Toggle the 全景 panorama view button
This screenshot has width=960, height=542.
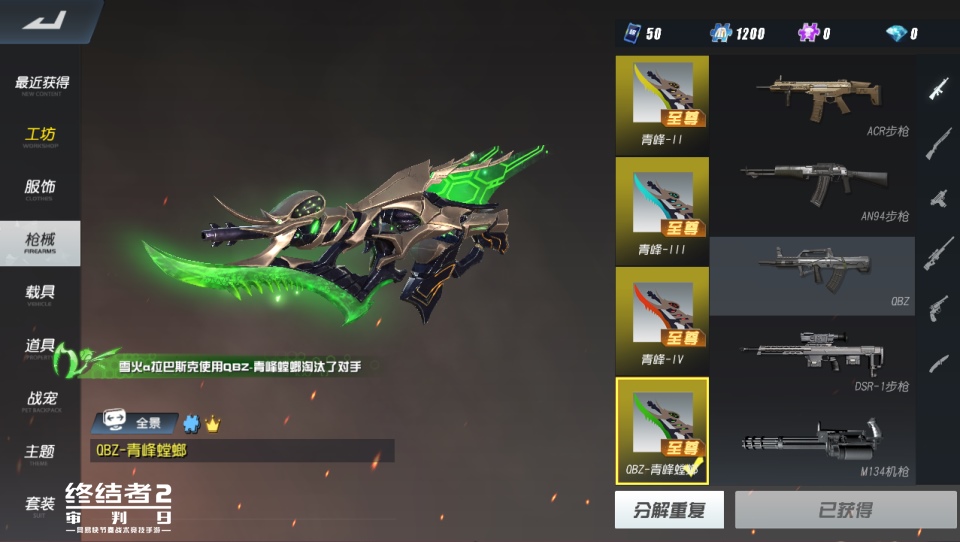click(x=135, y=423)
